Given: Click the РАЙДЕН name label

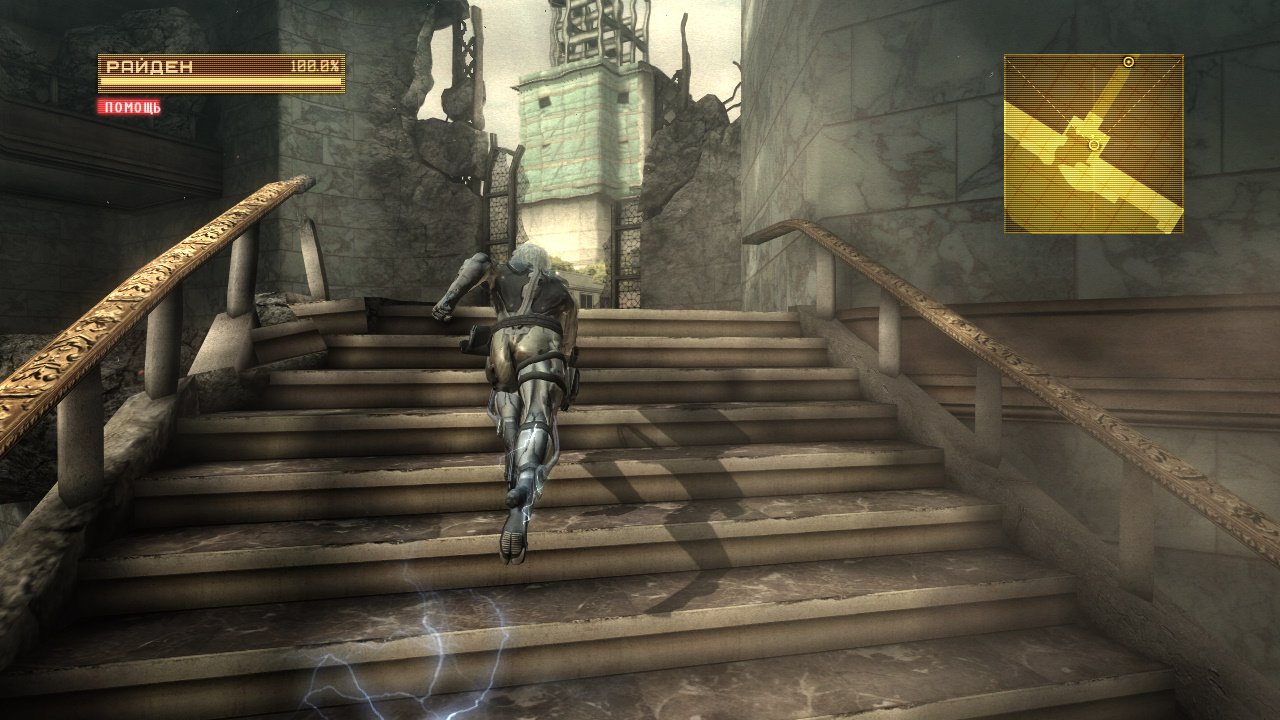Looking at the screenshot, I should [x=150, y=65].
